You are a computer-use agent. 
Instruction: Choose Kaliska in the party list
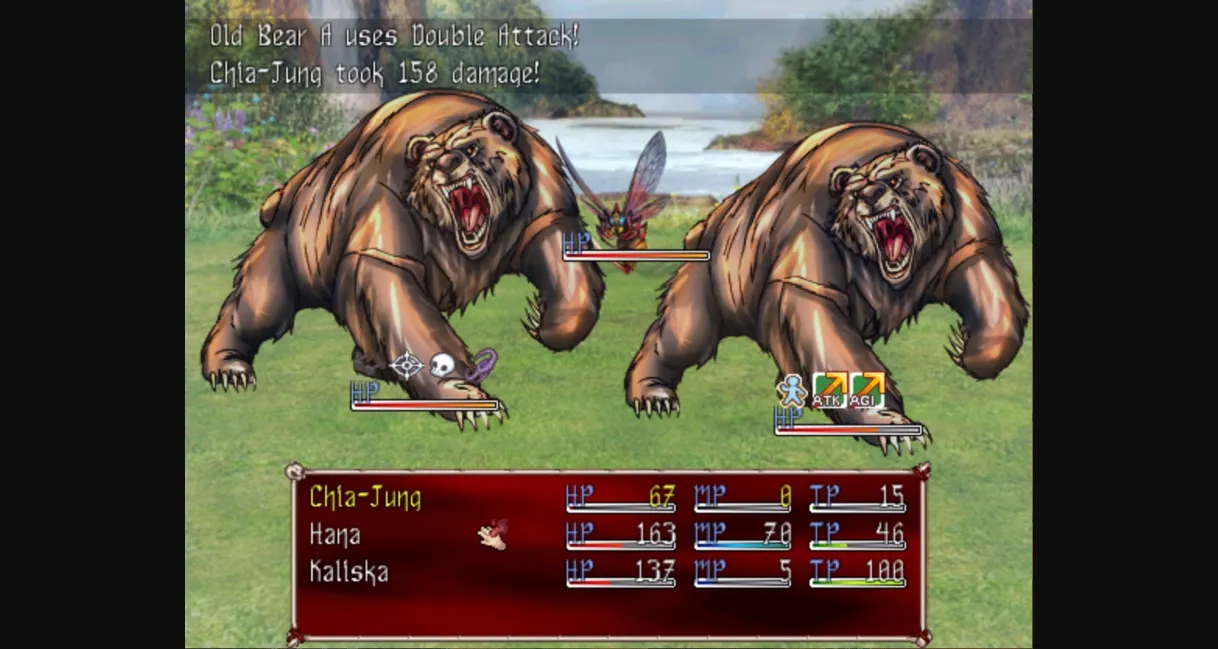click(348, 573)
